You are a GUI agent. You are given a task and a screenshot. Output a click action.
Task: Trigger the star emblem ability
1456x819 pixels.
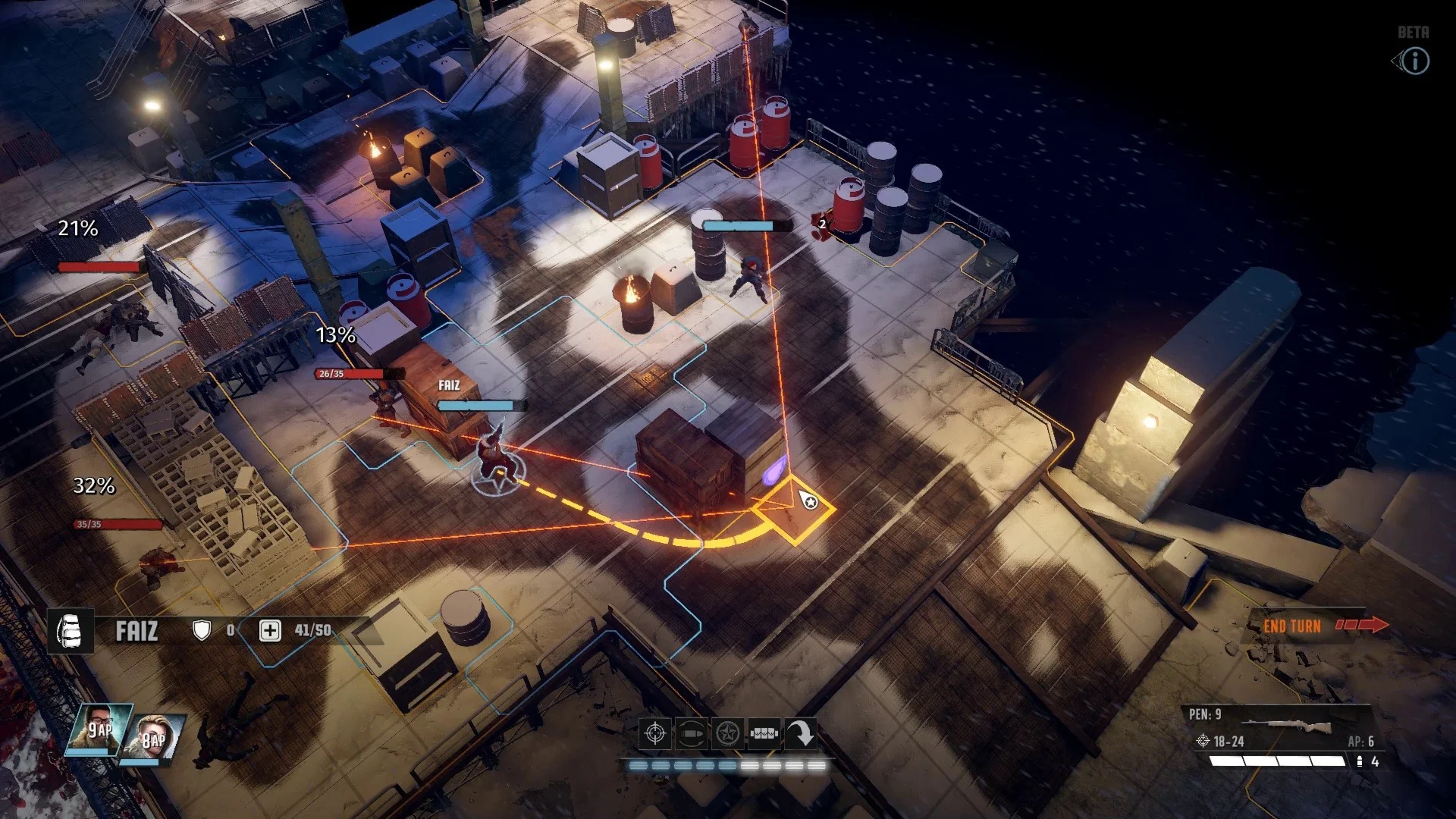tap(727, 734)
